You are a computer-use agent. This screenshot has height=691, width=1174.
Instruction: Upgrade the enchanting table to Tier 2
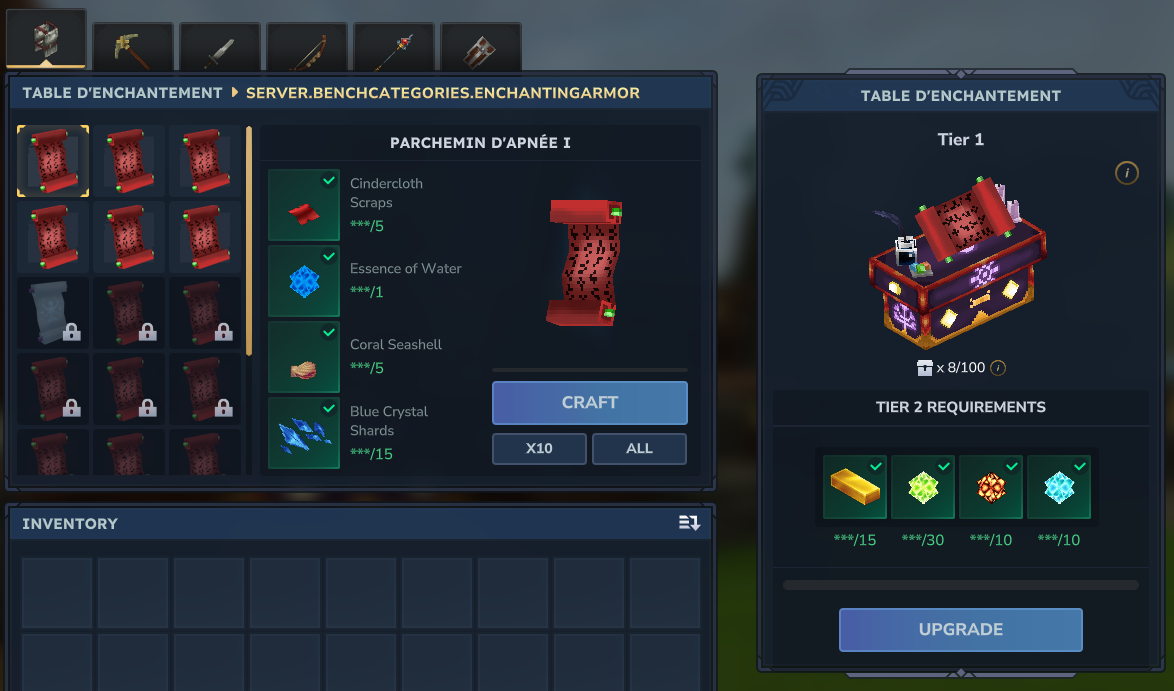[960, 630]
